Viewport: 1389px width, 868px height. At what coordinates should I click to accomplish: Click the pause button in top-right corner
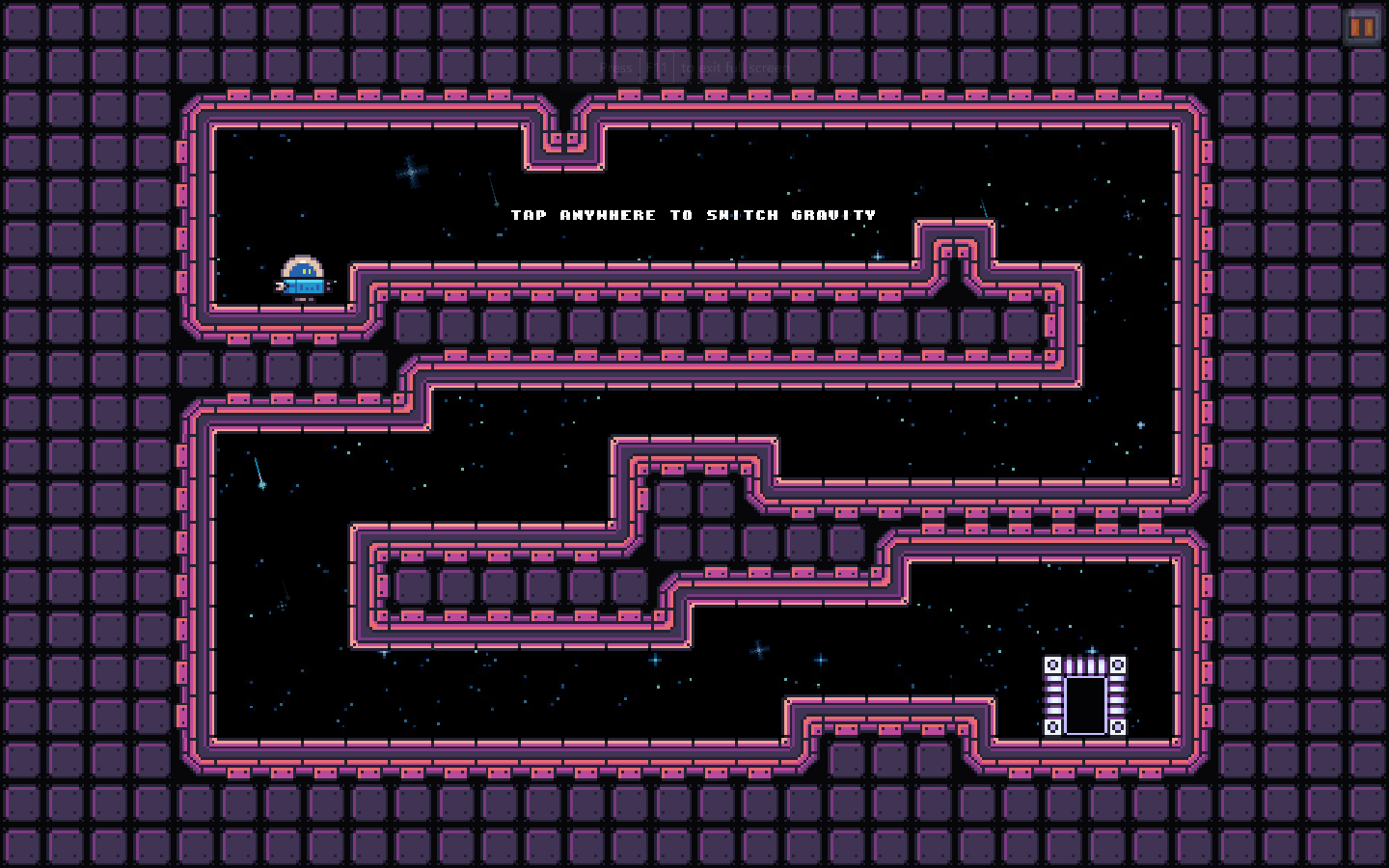tap(1361, 28)
